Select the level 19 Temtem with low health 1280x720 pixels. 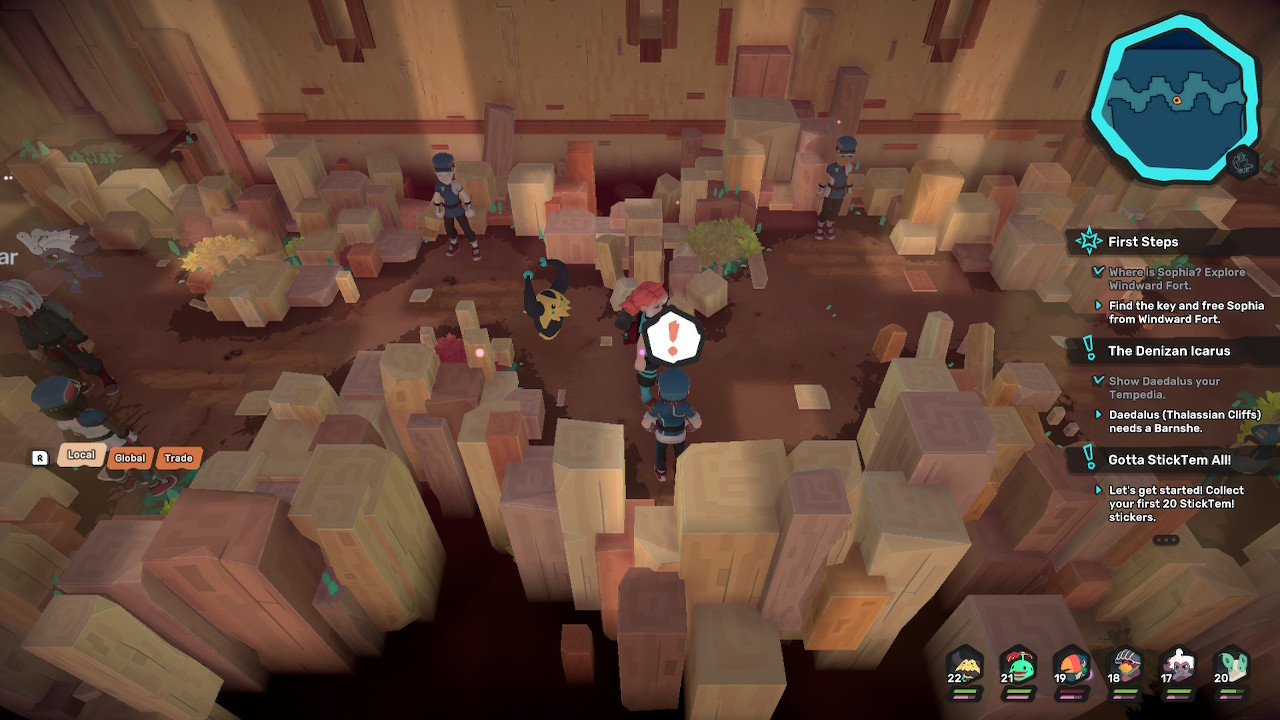[1071, 668]
